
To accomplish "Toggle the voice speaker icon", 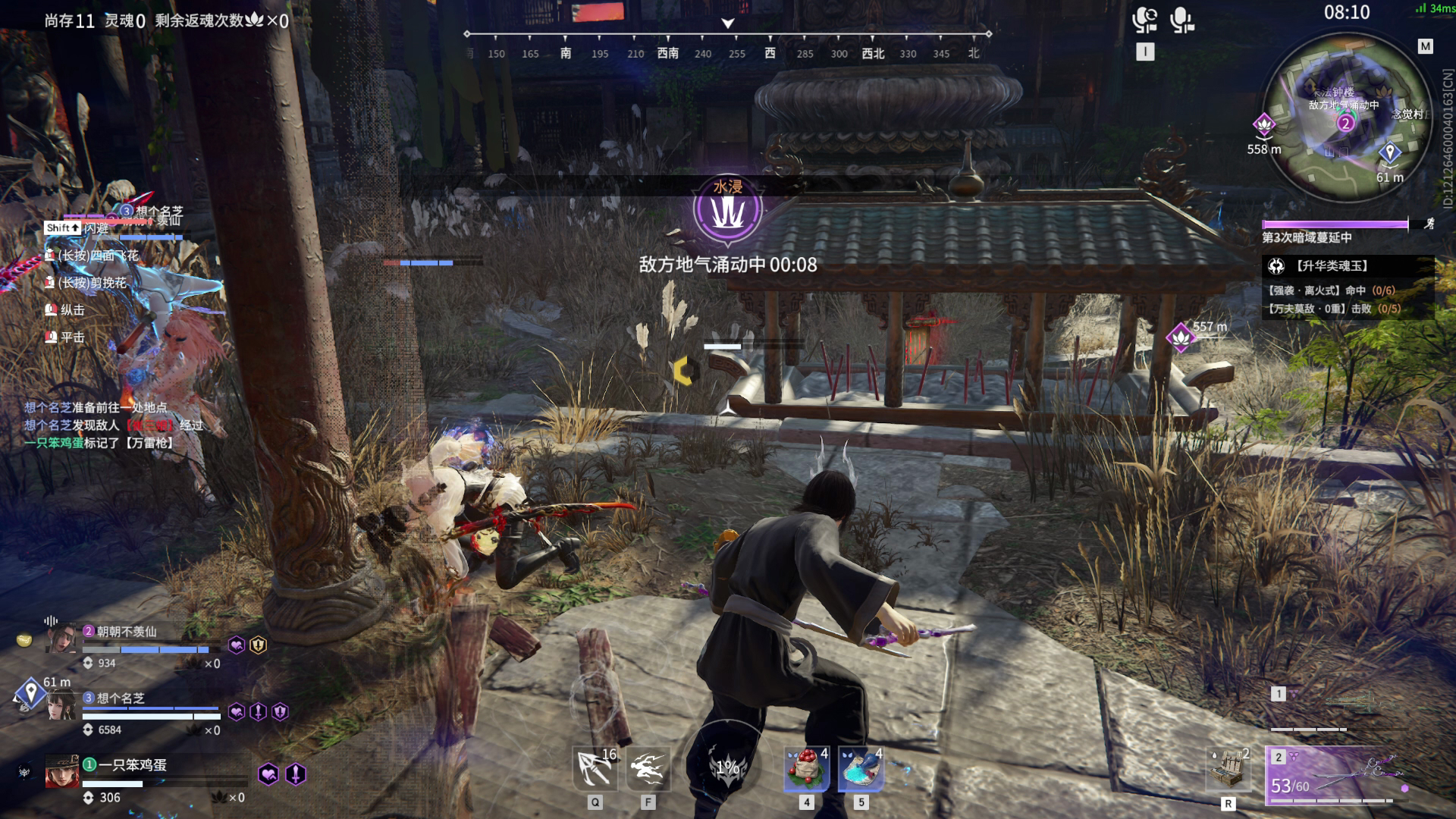I will pyautogui.click(x=1144, y=20).
